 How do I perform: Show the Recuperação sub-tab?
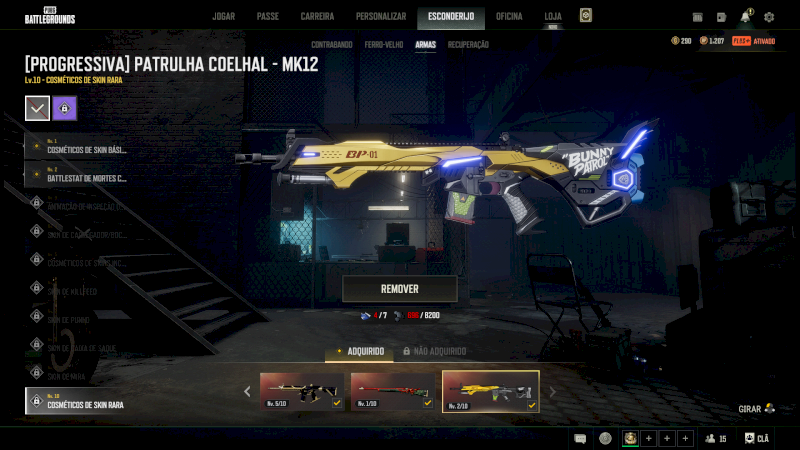click(x=468, y=45)
